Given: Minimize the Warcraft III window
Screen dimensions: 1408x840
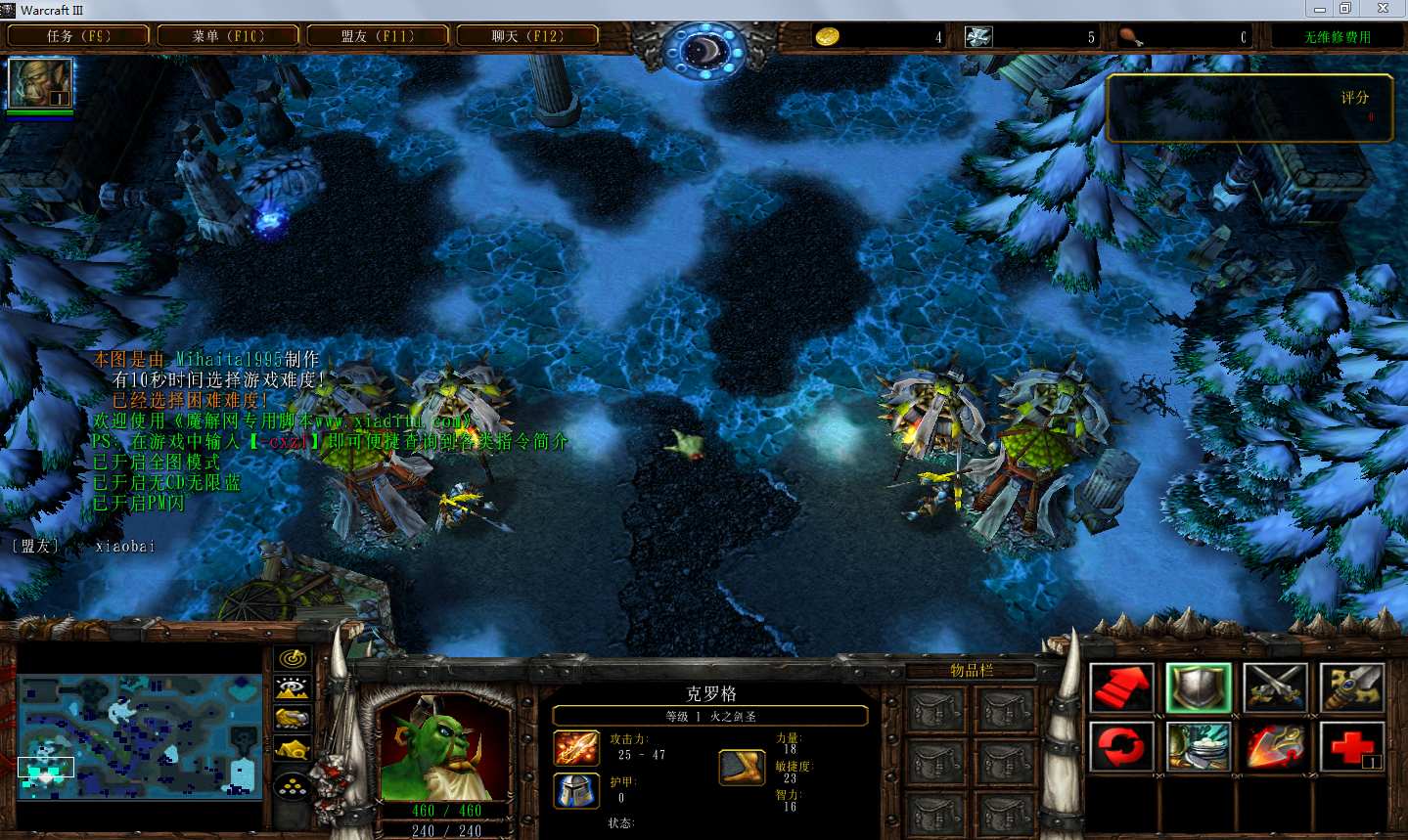Looking at the screenshot, I should tap(1320, 9).
